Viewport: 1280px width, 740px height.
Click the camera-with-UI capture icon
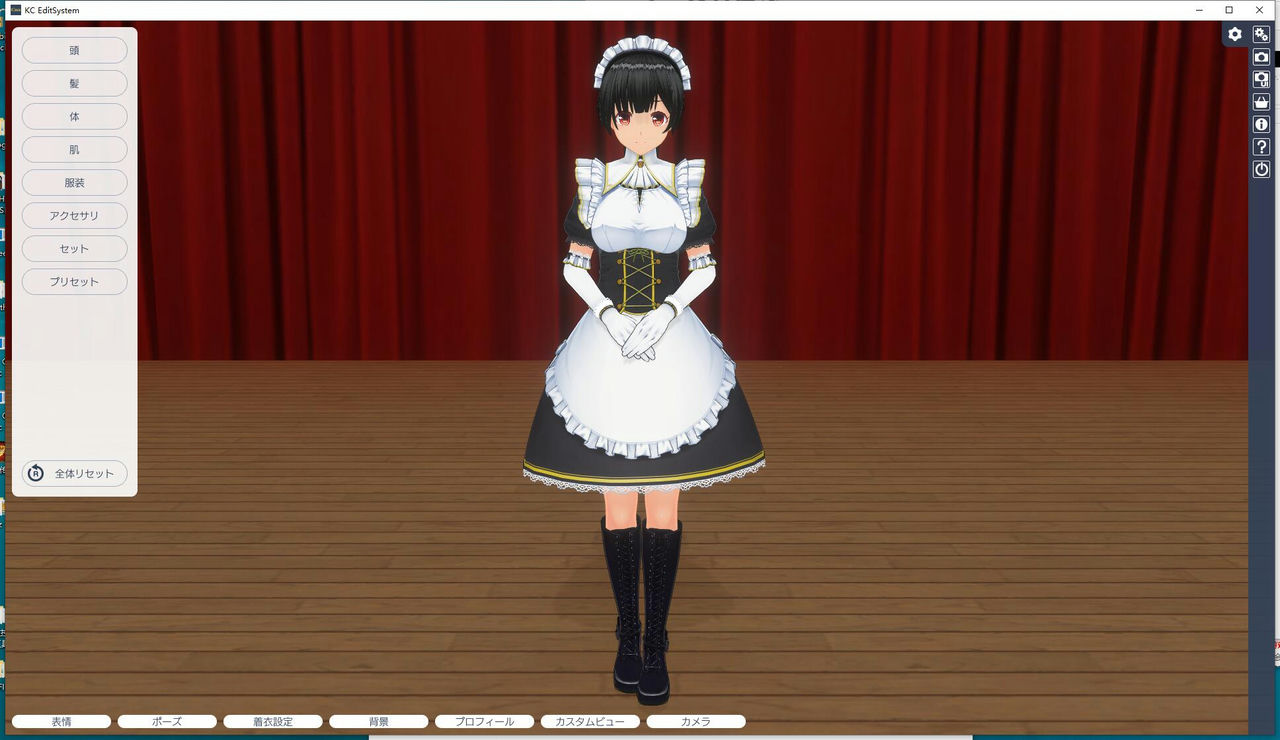point(1261,78)
